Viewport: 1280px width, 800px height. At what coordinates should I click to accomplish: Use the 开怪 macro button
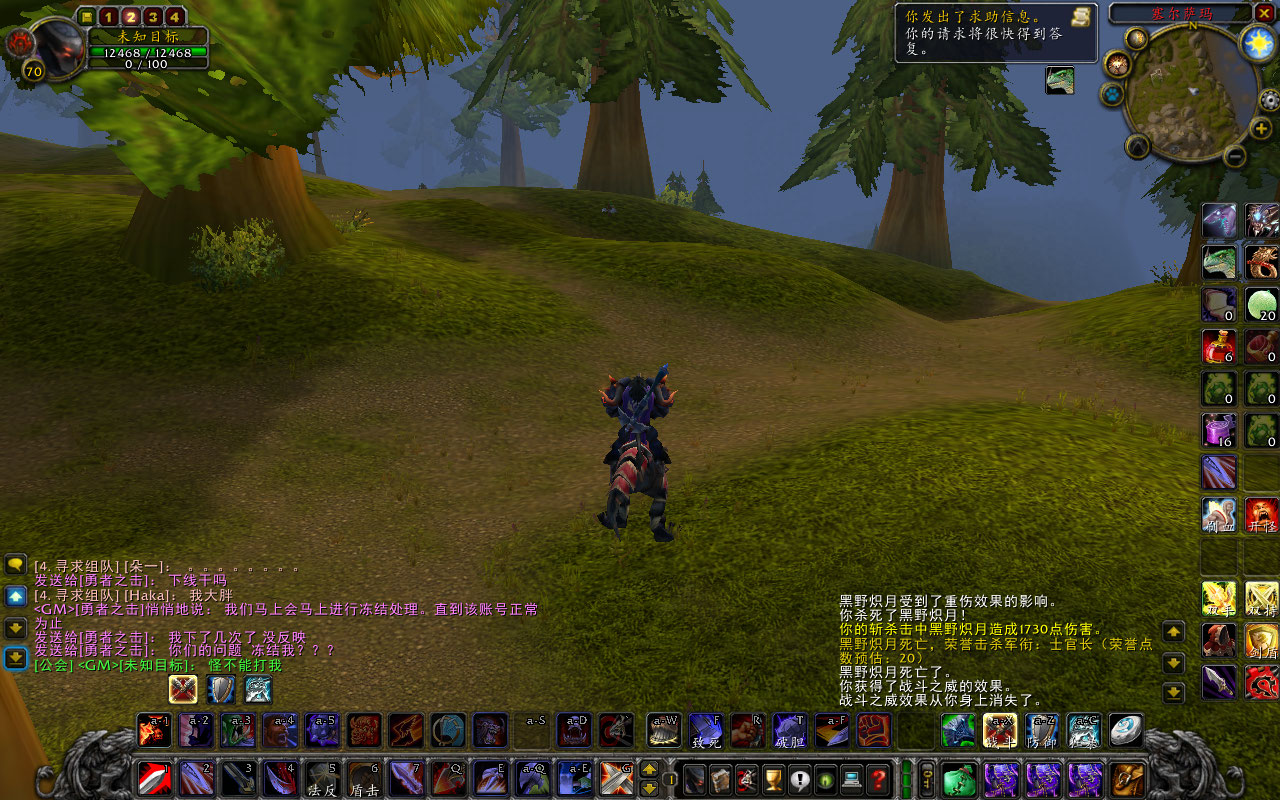click(1262, 515)
